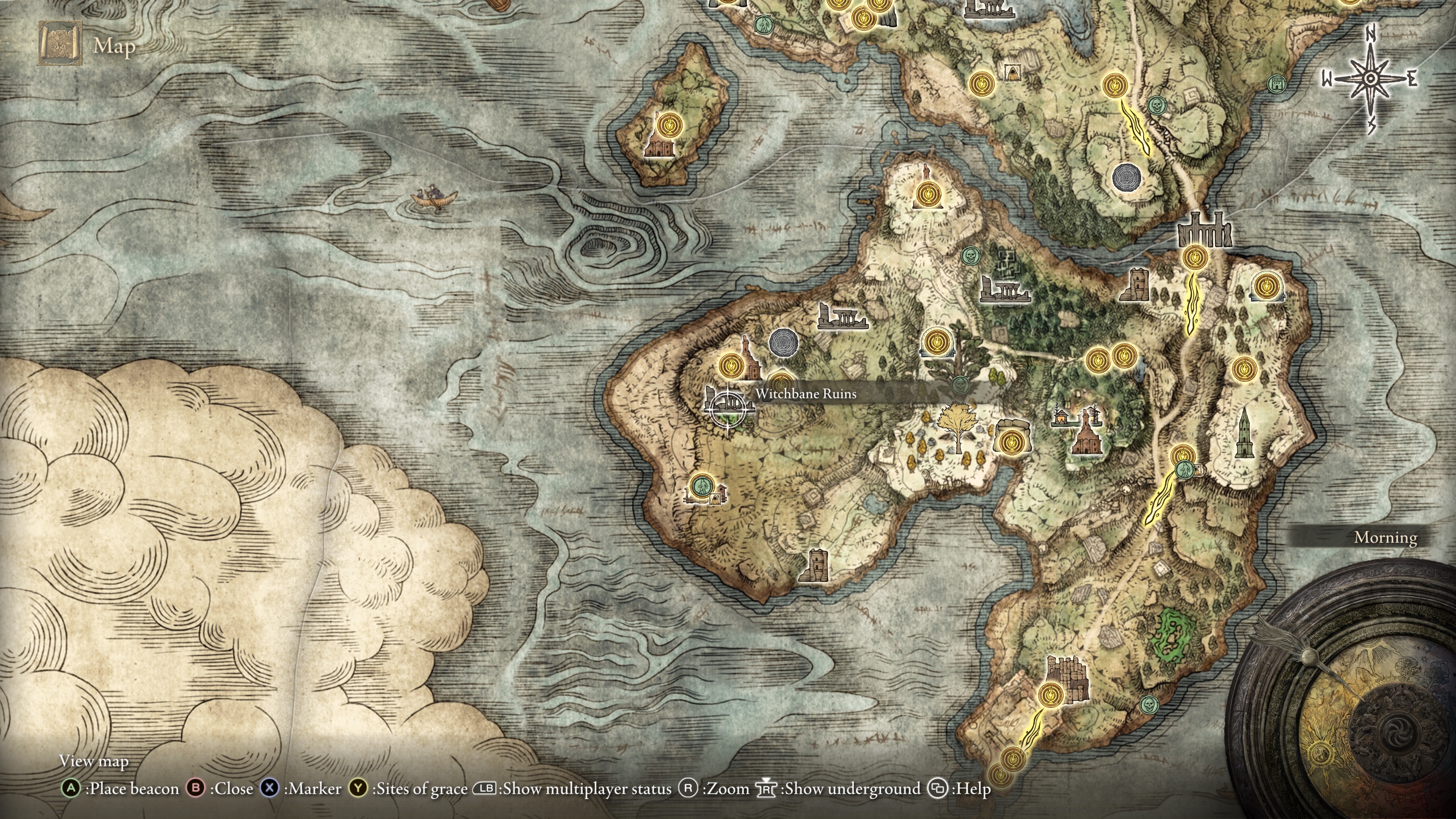Viewport: 1456px width, 819px height.
Task: Click the View map label above the bottom bar
Action: pos(93,761)
